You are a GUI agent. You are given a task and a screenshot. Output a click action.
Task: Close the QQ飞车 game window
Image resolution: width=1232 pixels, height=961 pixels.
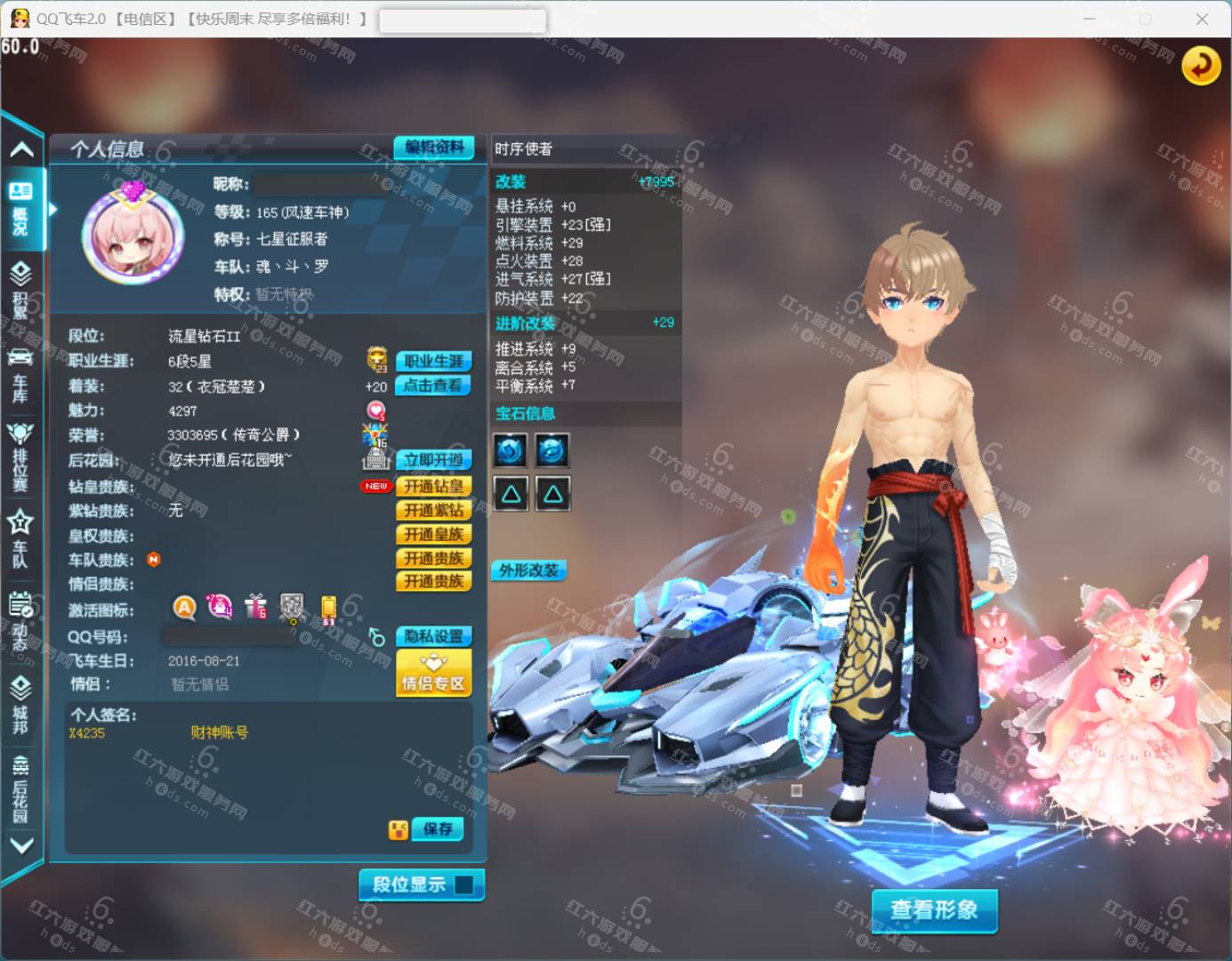[1202, 19]
